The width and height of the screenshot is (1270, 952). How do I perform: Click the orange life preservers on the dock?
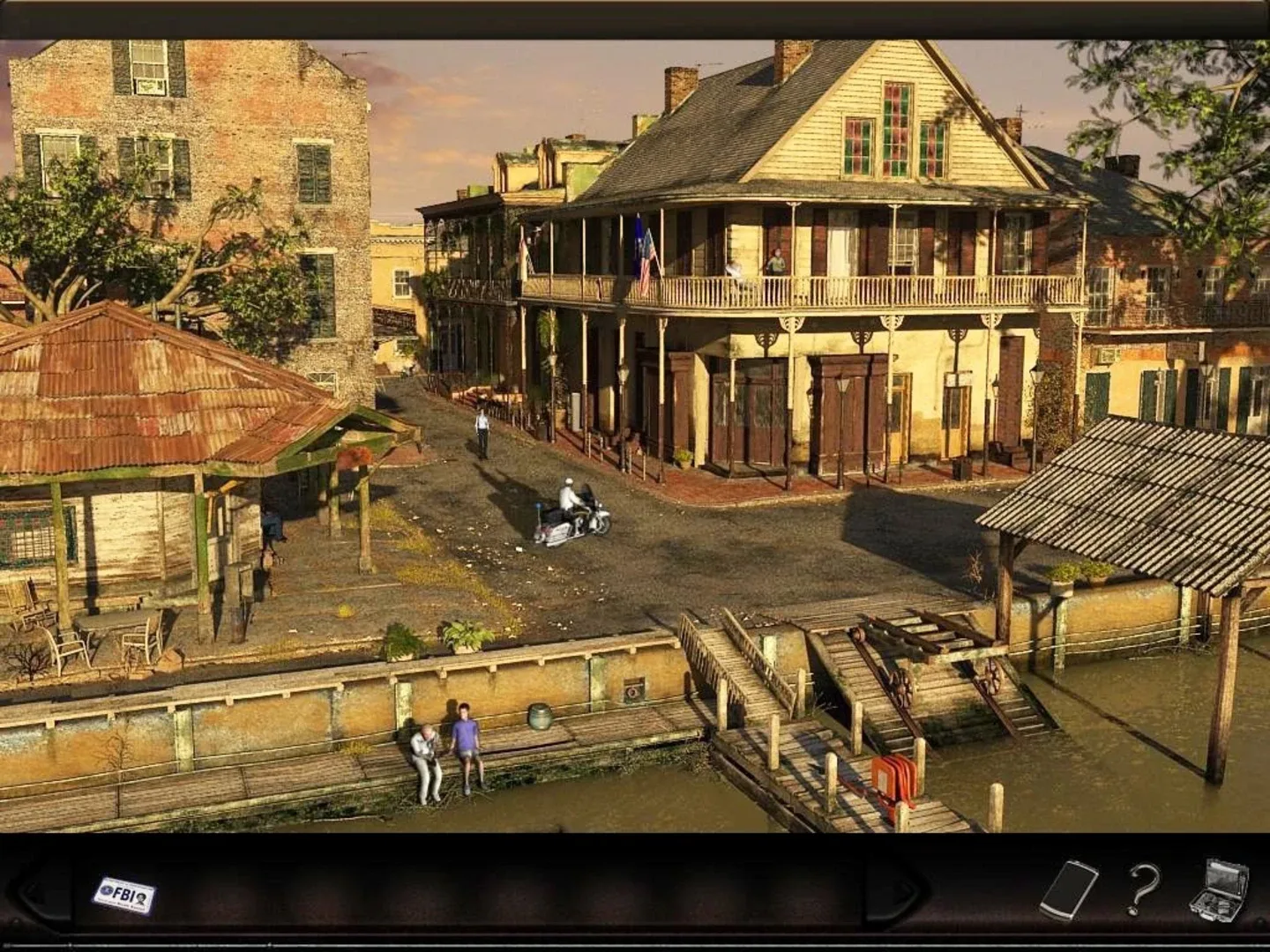(891, 776)
